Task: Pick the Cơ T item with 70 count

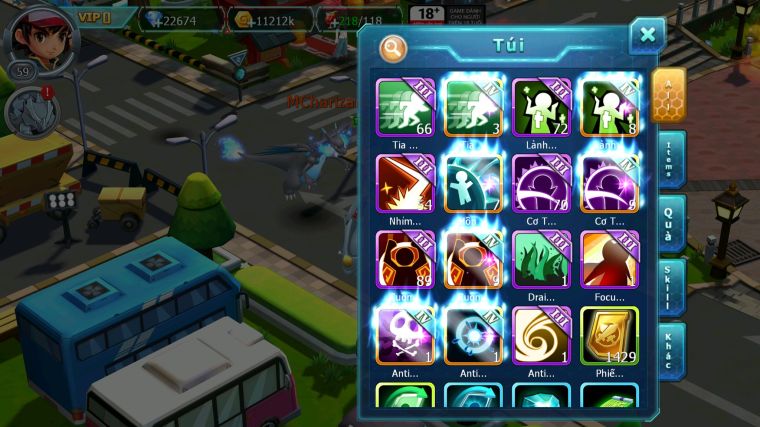Action: pyautogui.click(x=541, y=184)
